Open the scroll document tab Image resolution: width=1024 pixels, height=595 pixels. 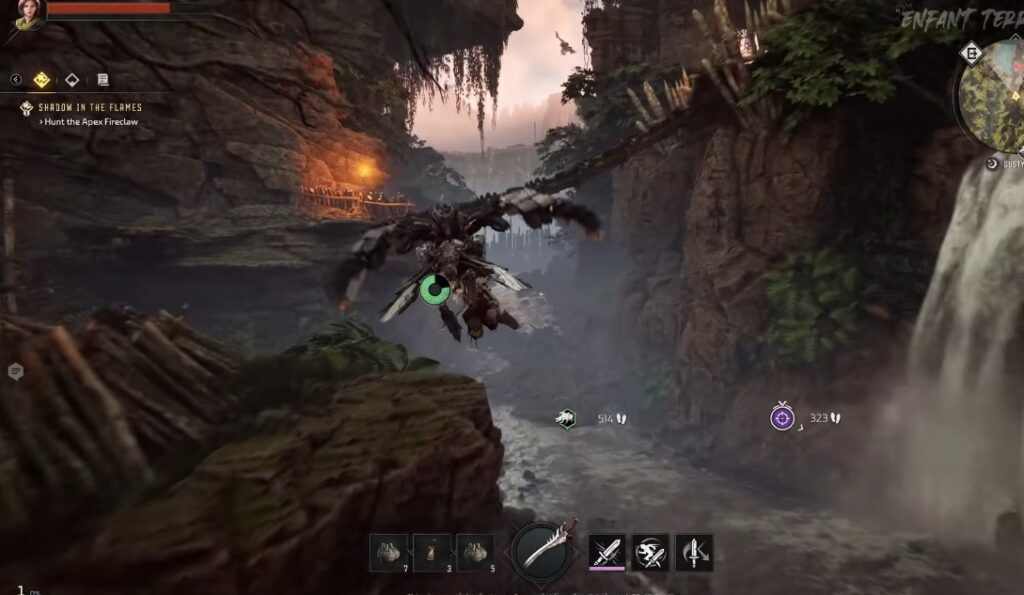[x=102, y=79]
